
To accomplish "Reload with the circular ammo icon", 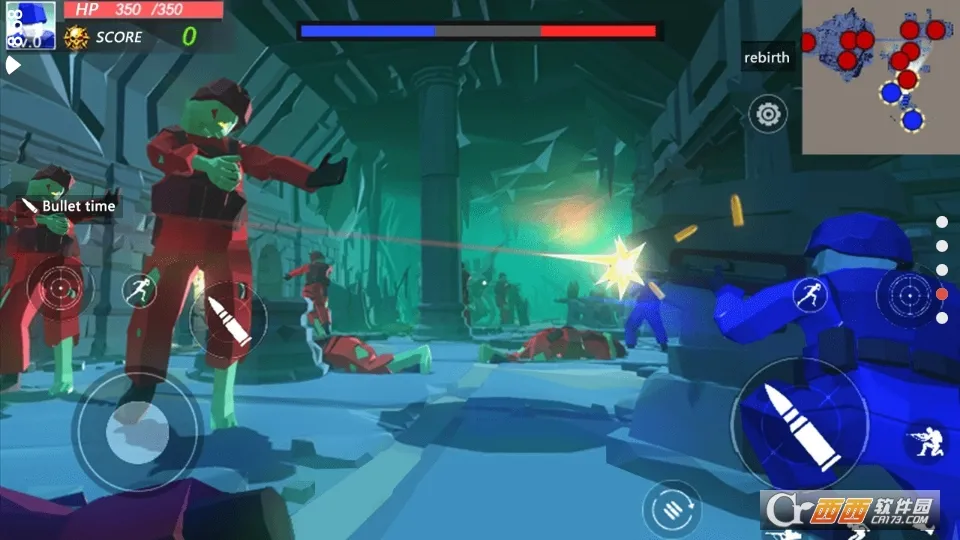I will coord(672,508).
